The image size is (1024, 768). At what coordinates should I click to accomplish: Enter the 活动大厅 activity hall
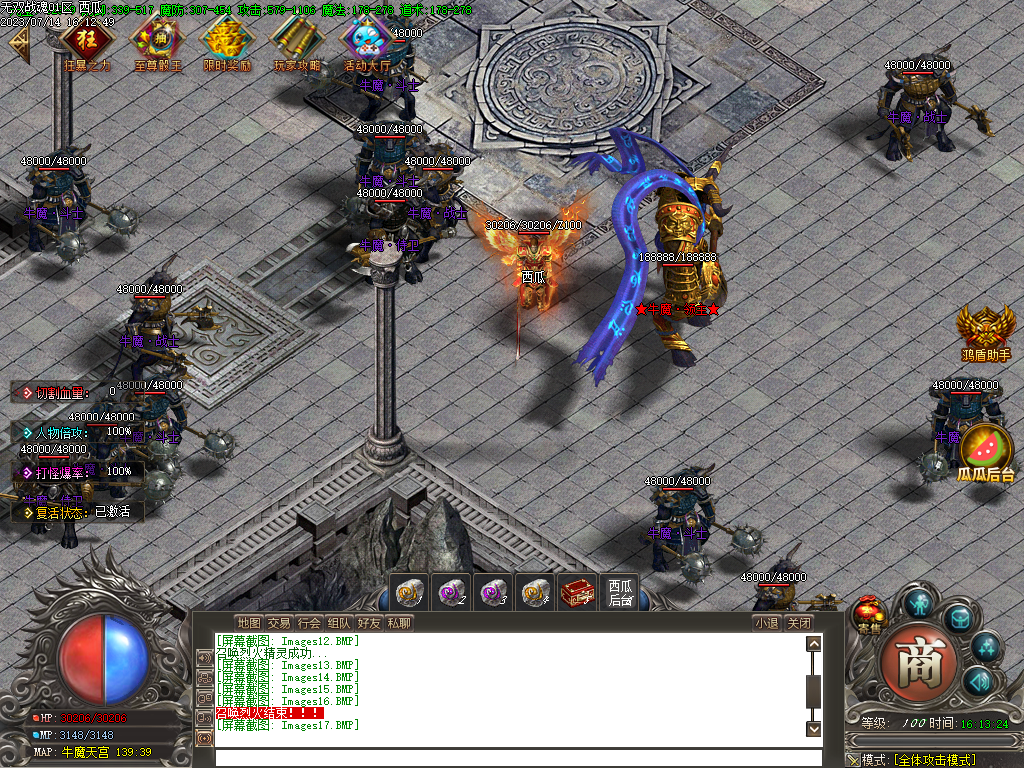[367, 42]
